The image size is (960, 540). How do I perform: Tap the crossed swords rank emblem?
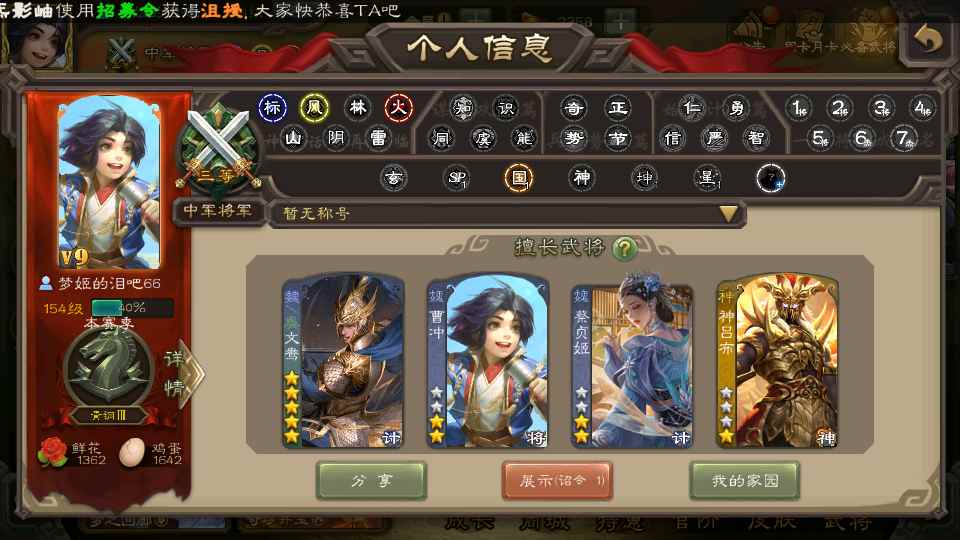pos(218,150)
